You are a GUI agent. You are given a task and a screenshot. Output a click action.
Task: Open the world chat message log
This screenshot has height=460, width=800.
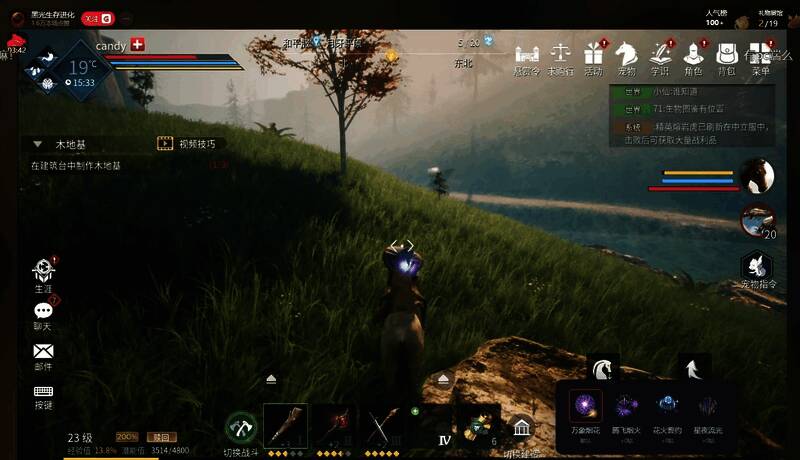click(690, 108)
